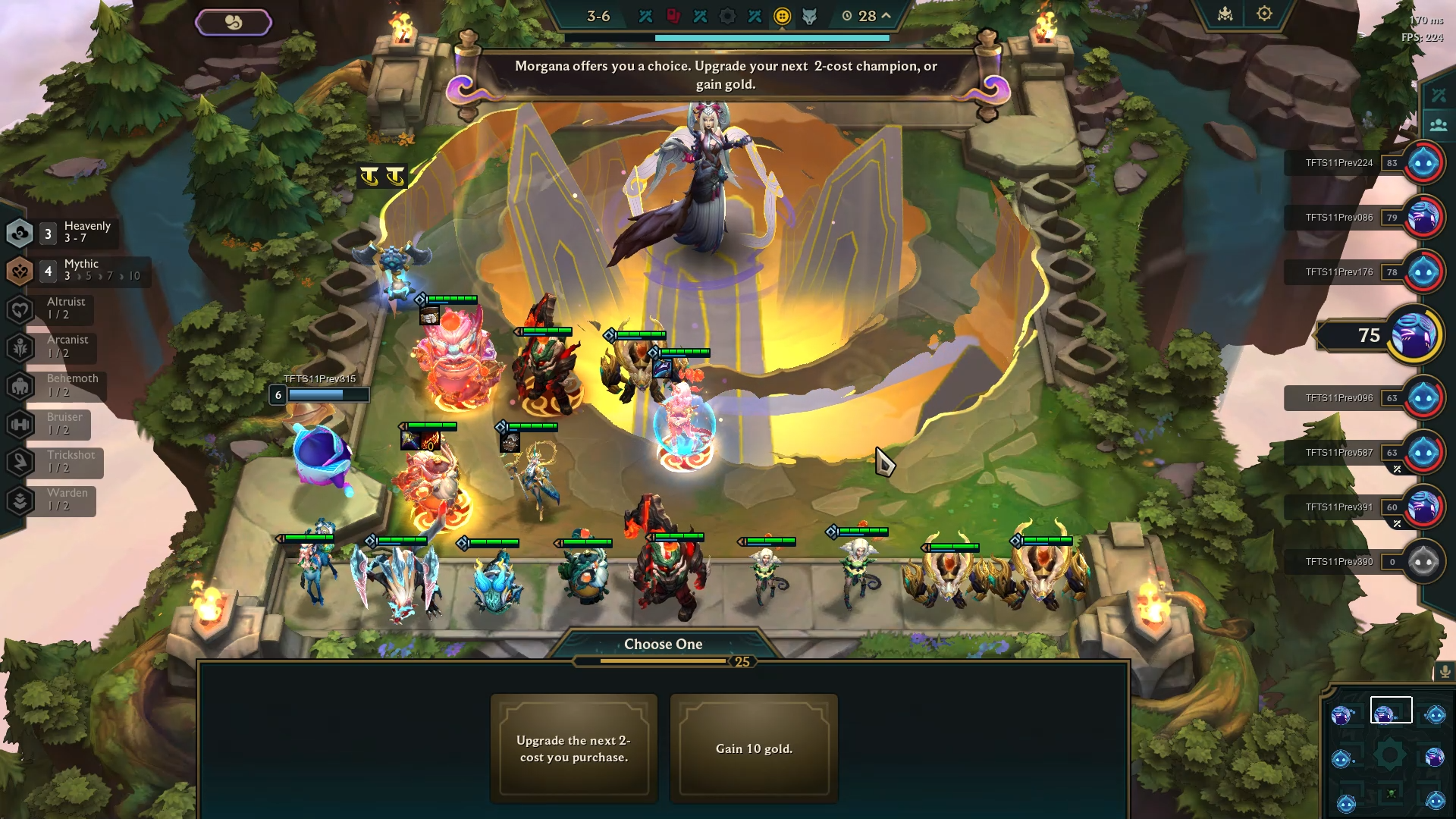Screen dimensions: 1456x819
Task: Select the Bruiser trait icon
Action: (x=20, y=424)
